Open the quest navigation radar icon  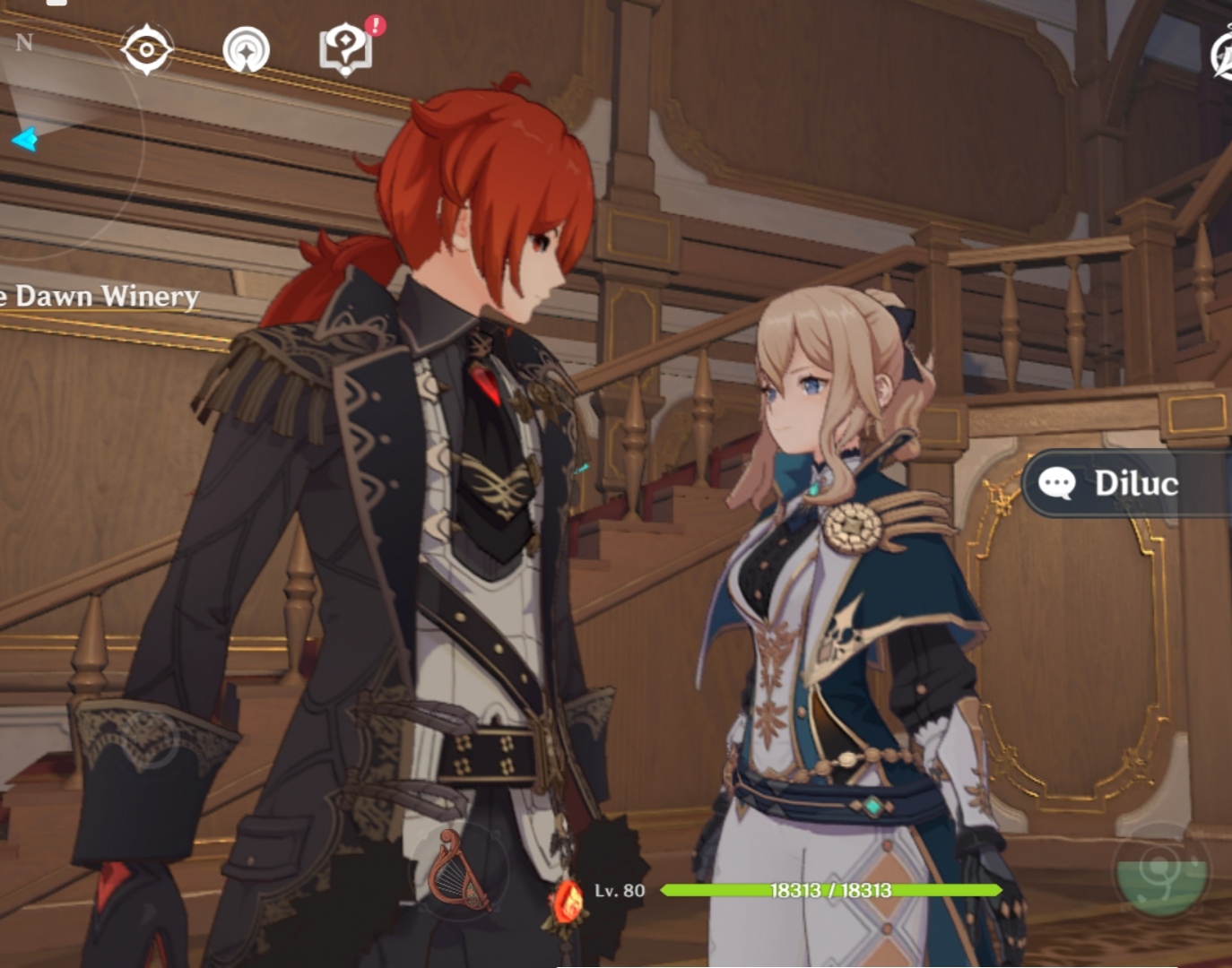[x=246, y=51]
